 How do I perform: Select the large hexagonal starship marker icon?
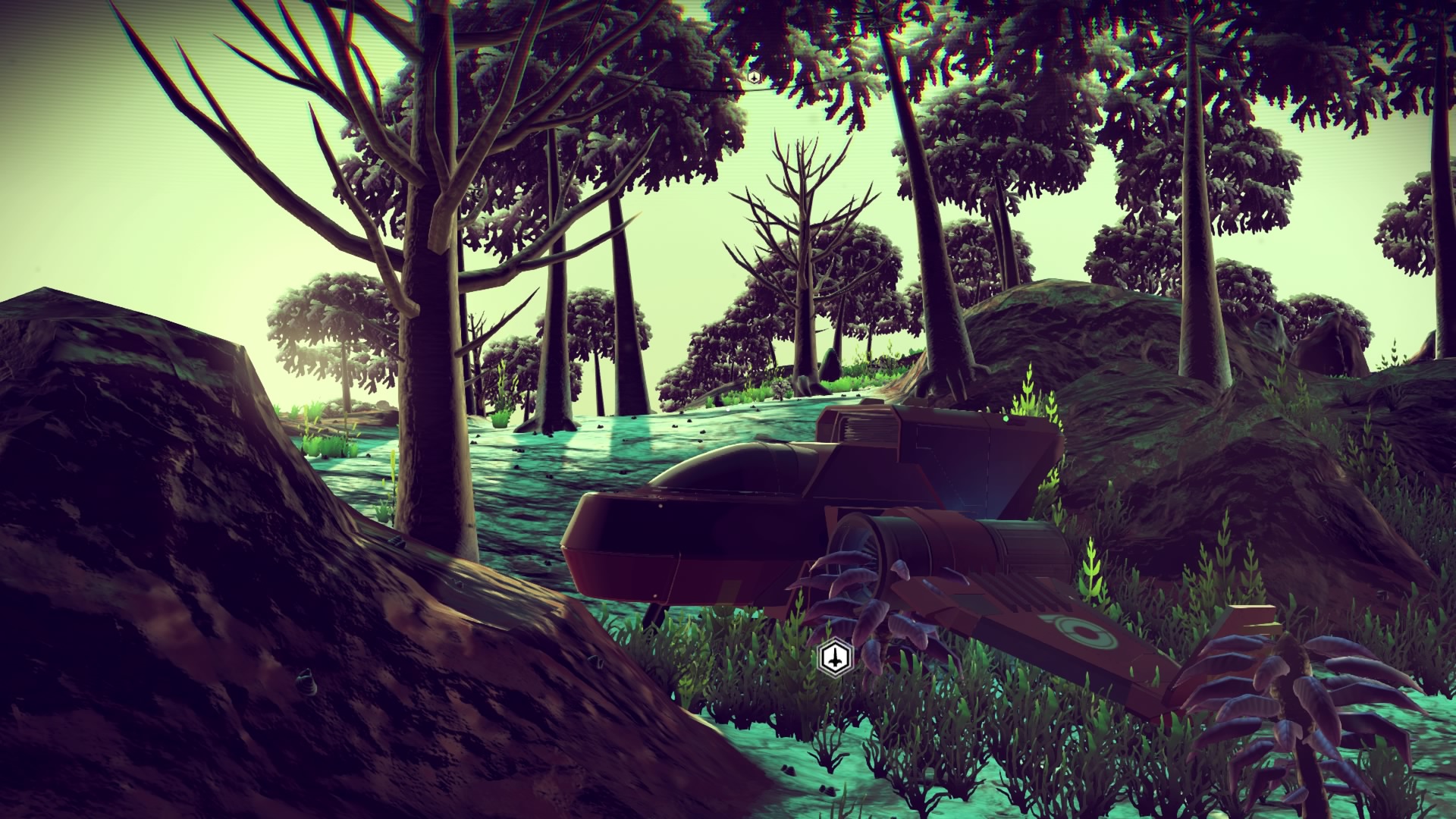[834, 657]
